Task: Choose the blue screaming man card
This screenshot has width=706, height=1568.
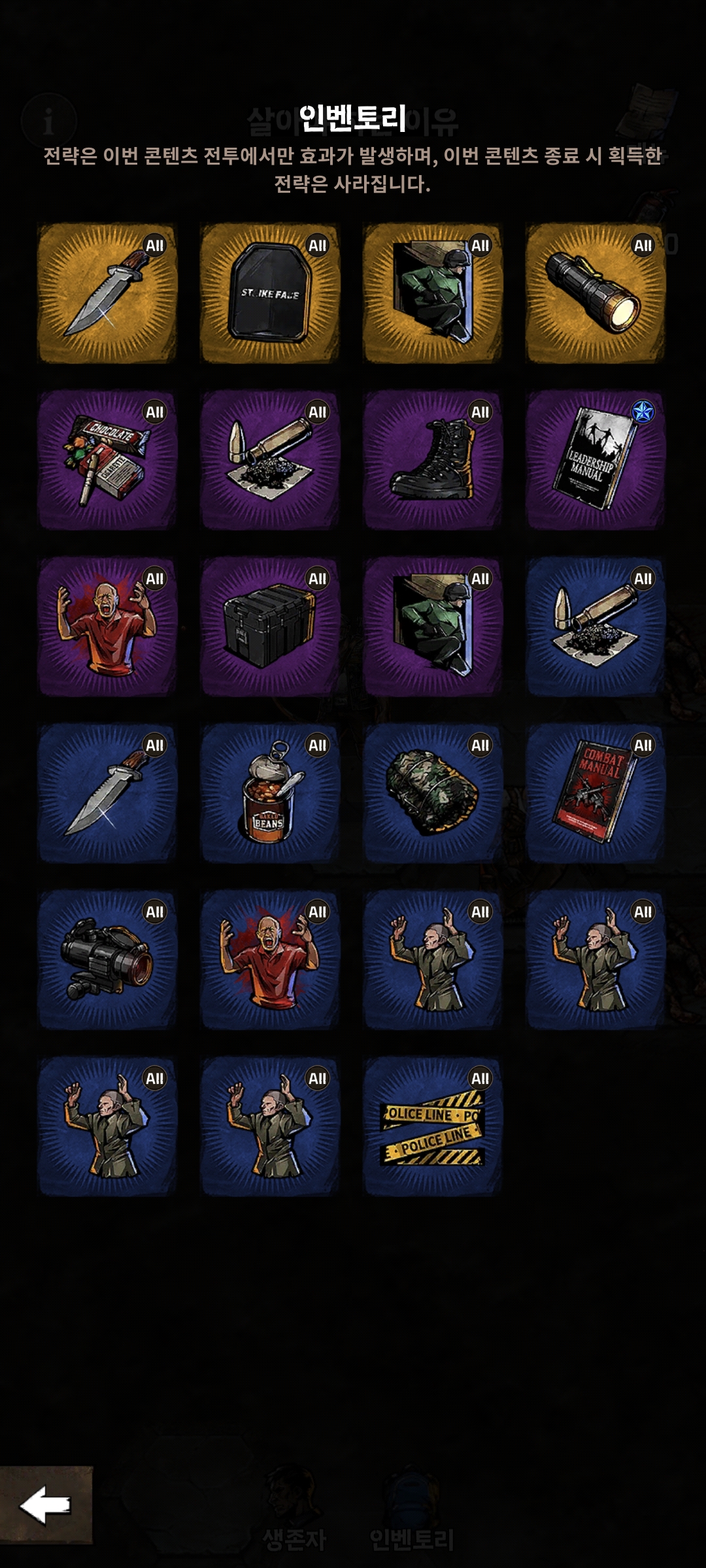Action: tap(270, 960)
